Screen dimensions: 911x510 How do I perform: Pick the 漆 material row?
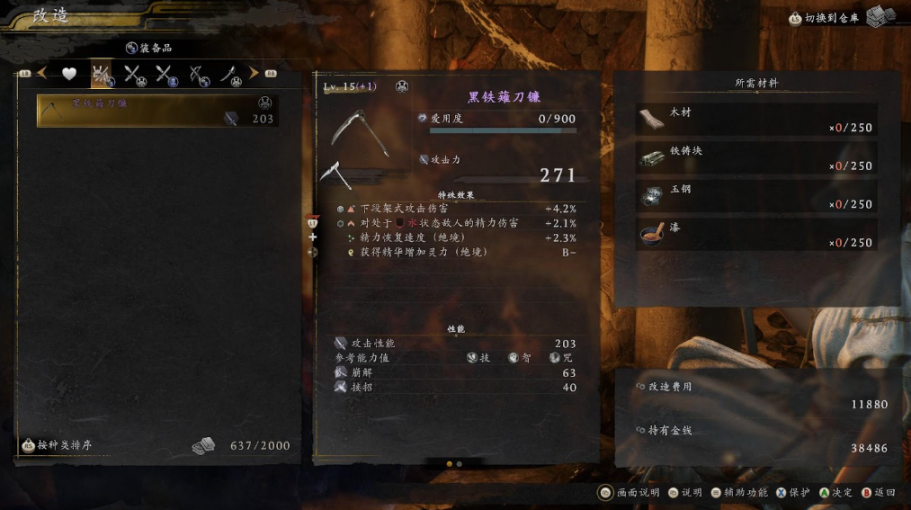tap(757, 234)
